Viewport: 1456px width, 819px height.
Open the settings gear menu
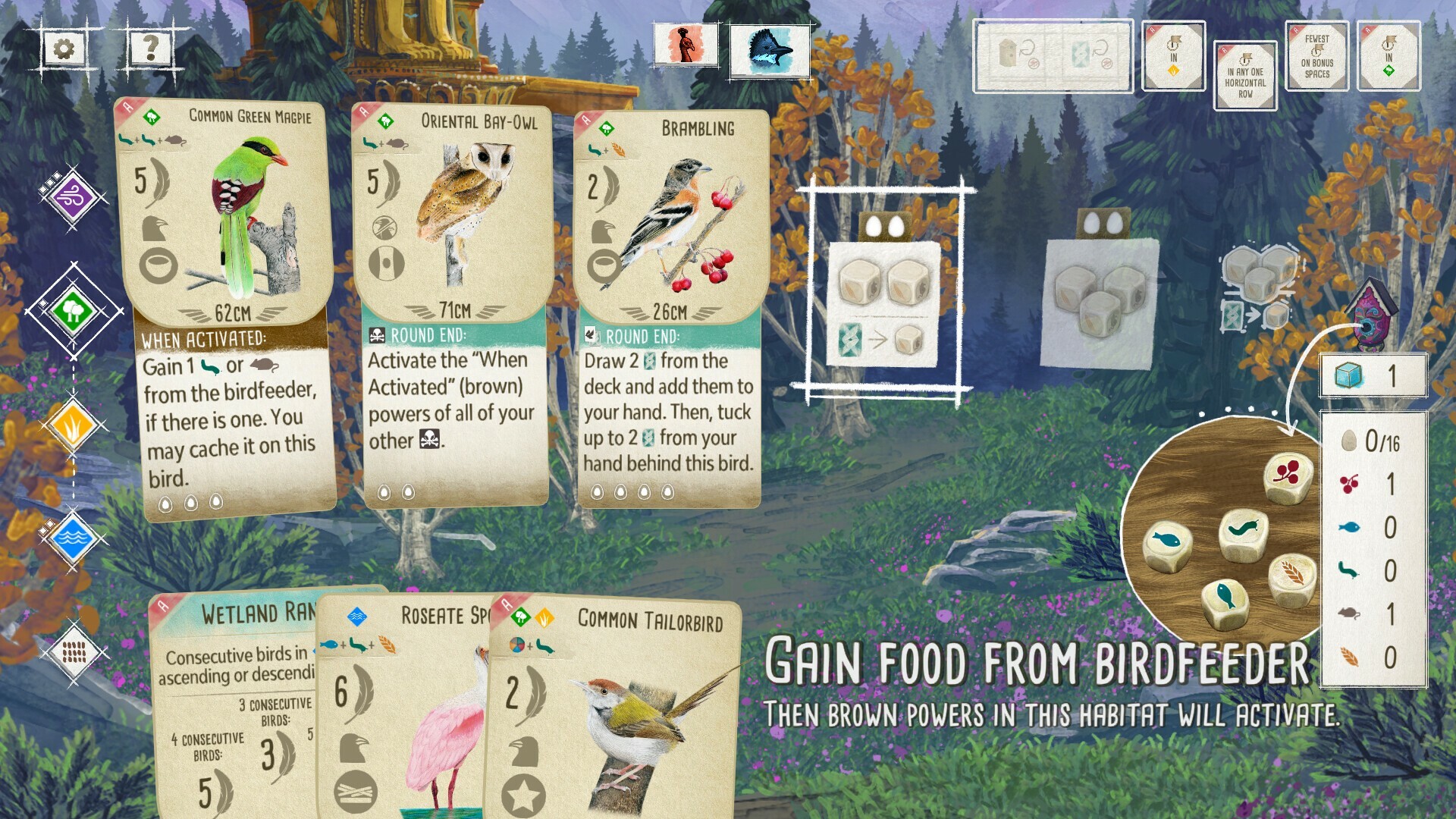point(65,48)
